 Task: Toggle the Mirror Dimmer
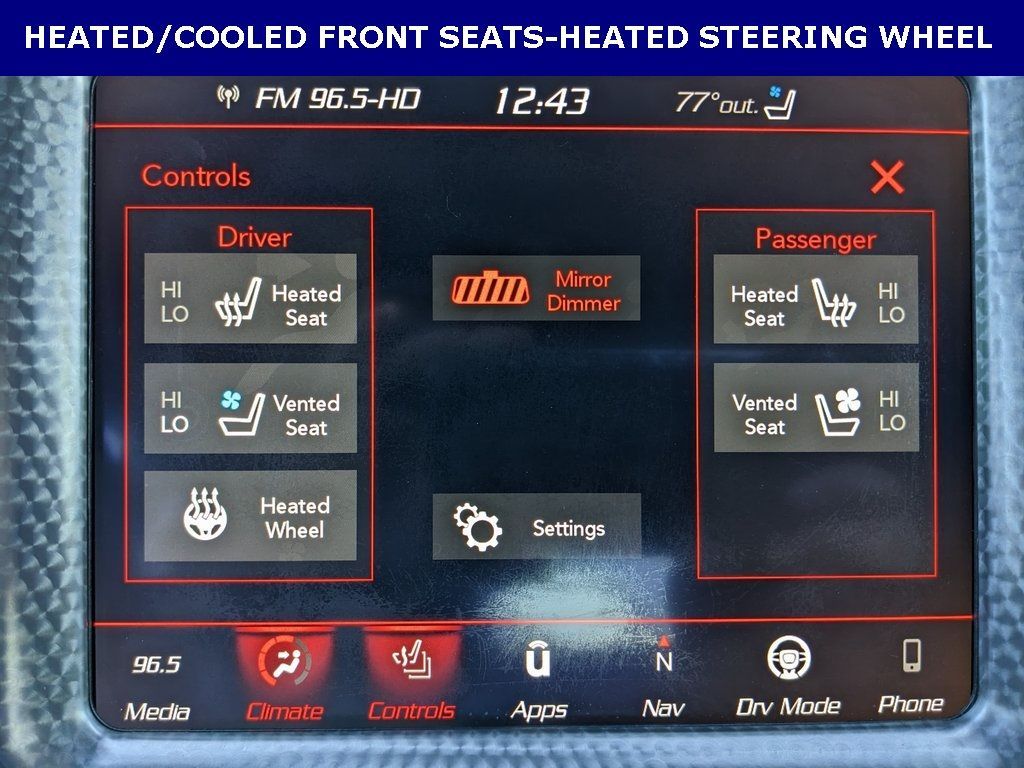[x=536, y=288]
